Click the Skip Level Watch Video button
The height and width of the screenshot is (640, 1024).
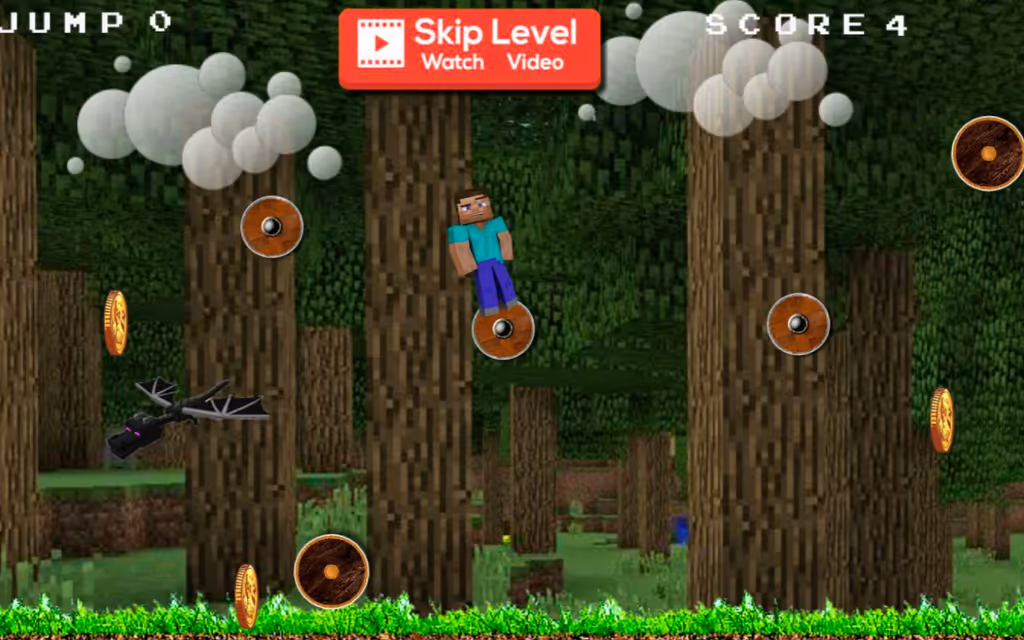pyautogui.click(x=469, y=48)
